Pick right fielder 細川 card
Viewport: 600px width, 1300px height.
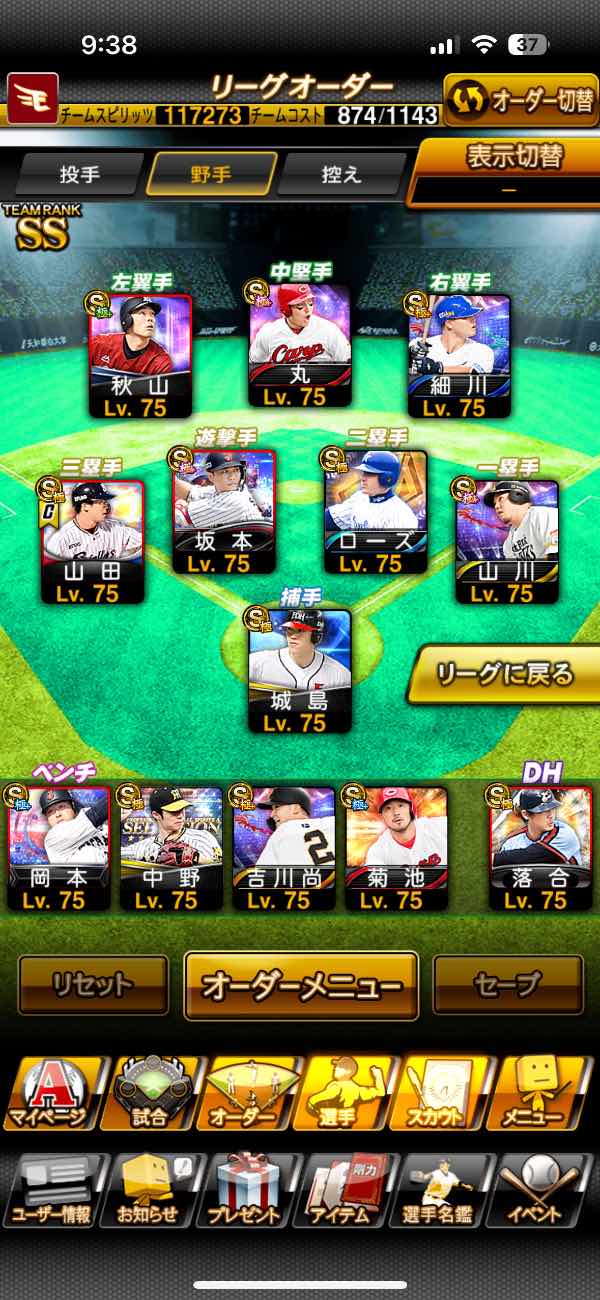(x=460, y=355)
